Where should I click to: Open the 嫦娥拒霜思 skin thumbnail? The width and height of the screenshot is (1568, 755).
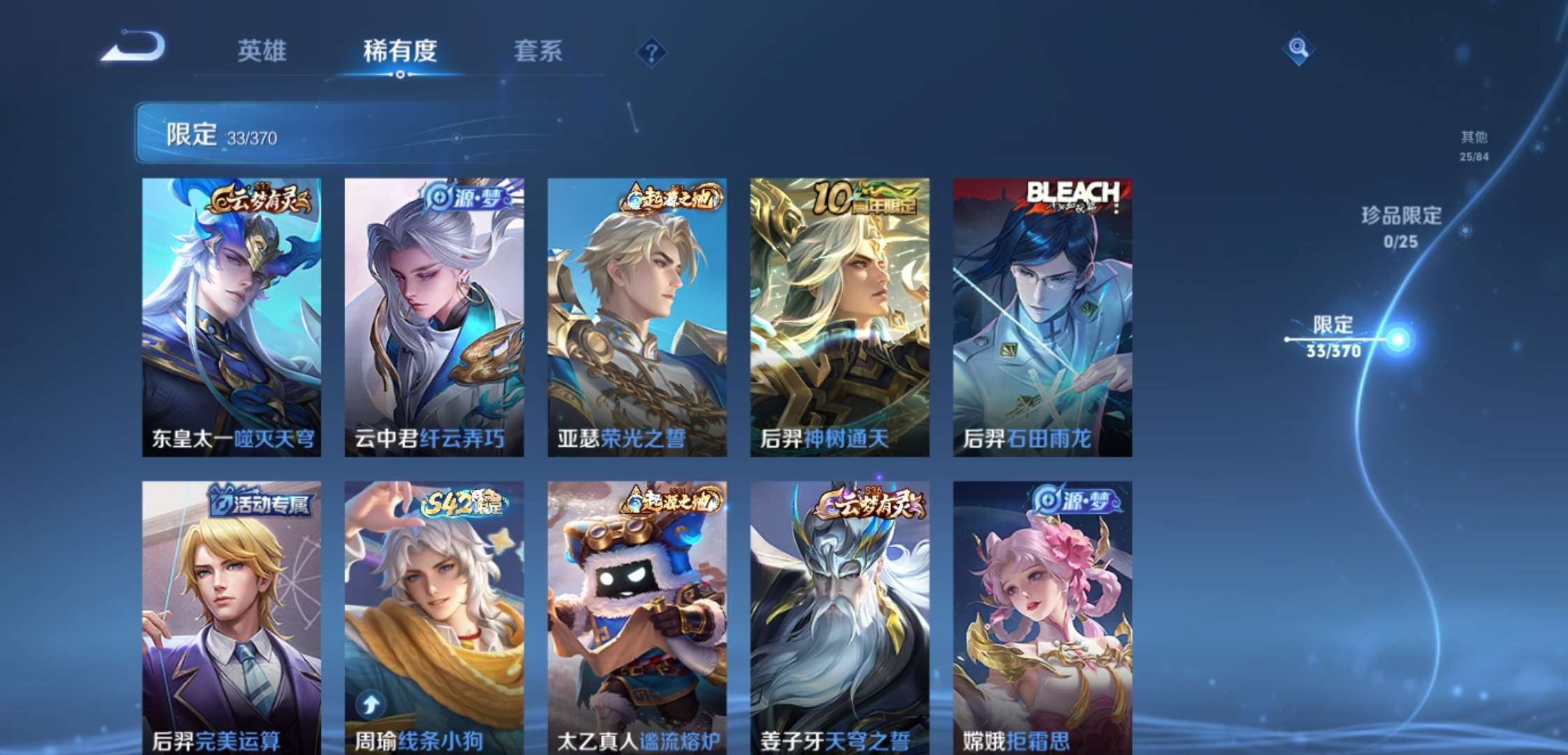tap(1043, 615)
